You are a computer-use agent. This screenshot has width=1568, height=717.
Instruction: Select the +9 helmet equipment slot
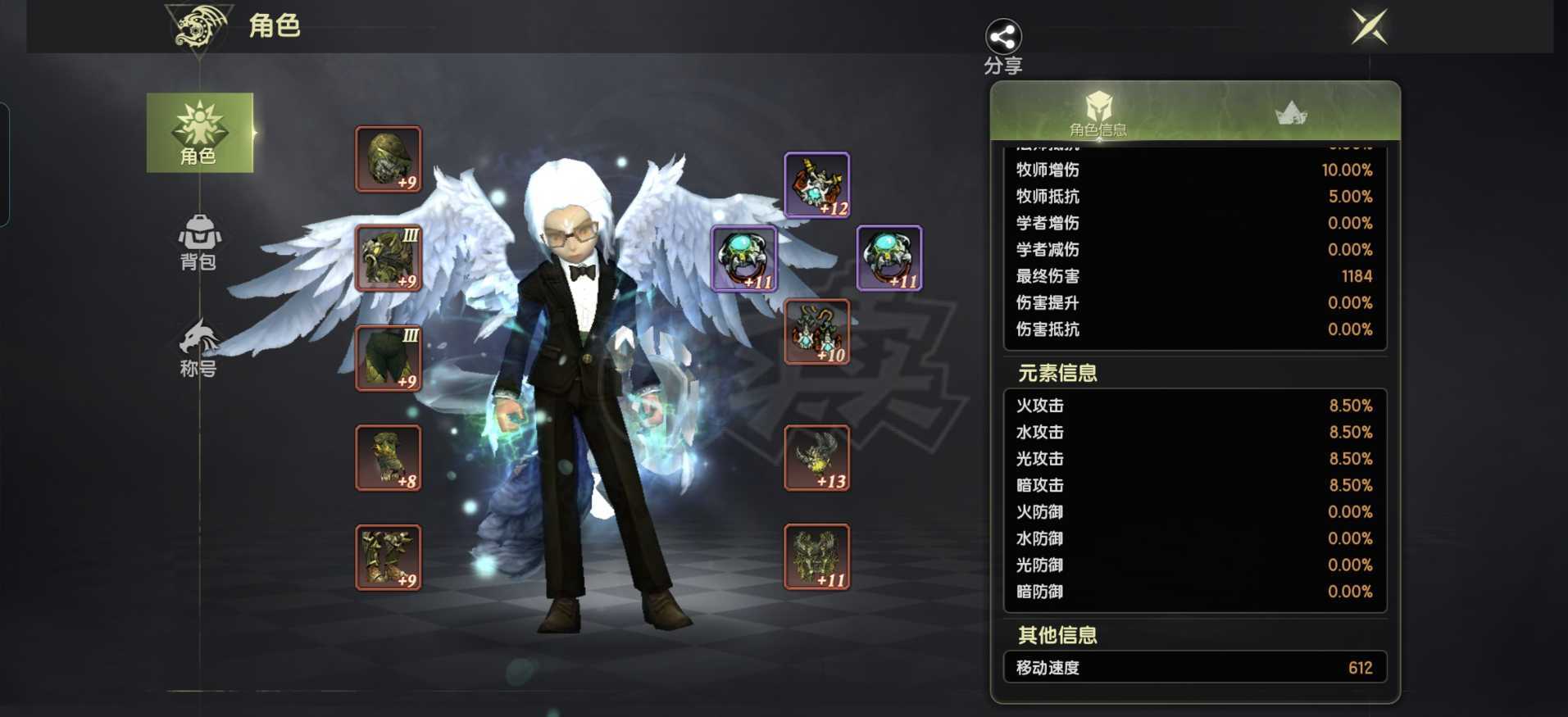click(x=389, y=159)
